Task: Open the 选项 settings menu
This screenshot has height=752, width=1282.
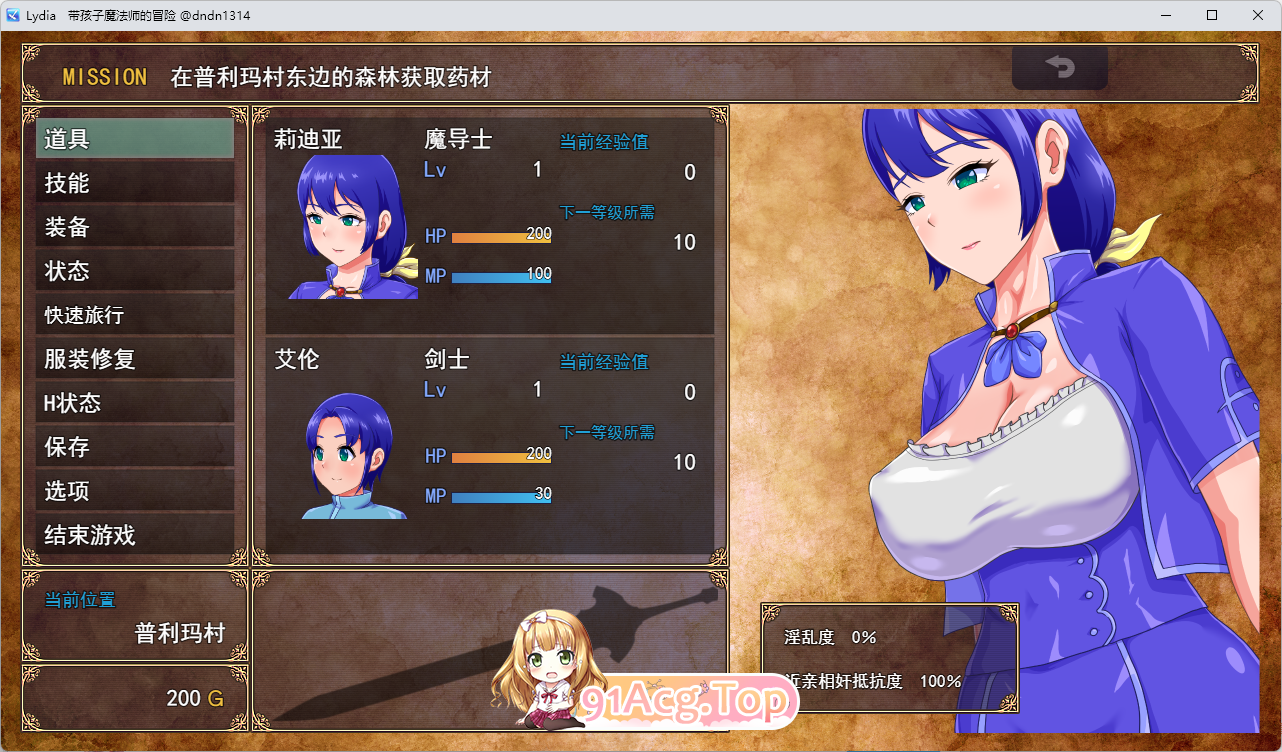Action: click(x=134, y=490)
